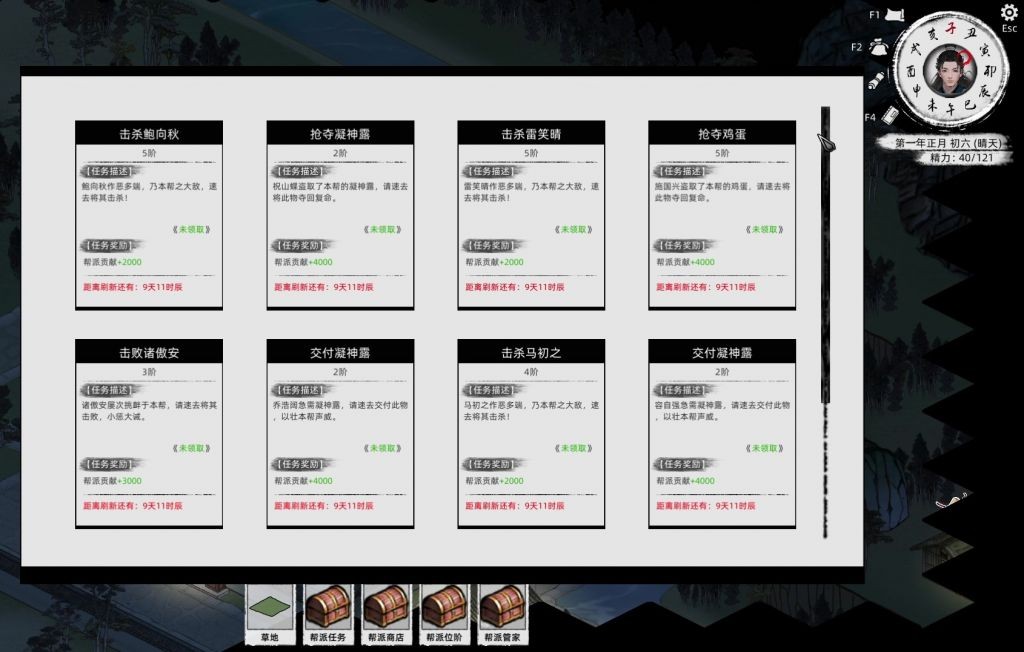The width and height of the screenshot is (1024, 652).
Task: Choose the 击杀雷笑晴 quest card
Action: (x=531, y=215)
